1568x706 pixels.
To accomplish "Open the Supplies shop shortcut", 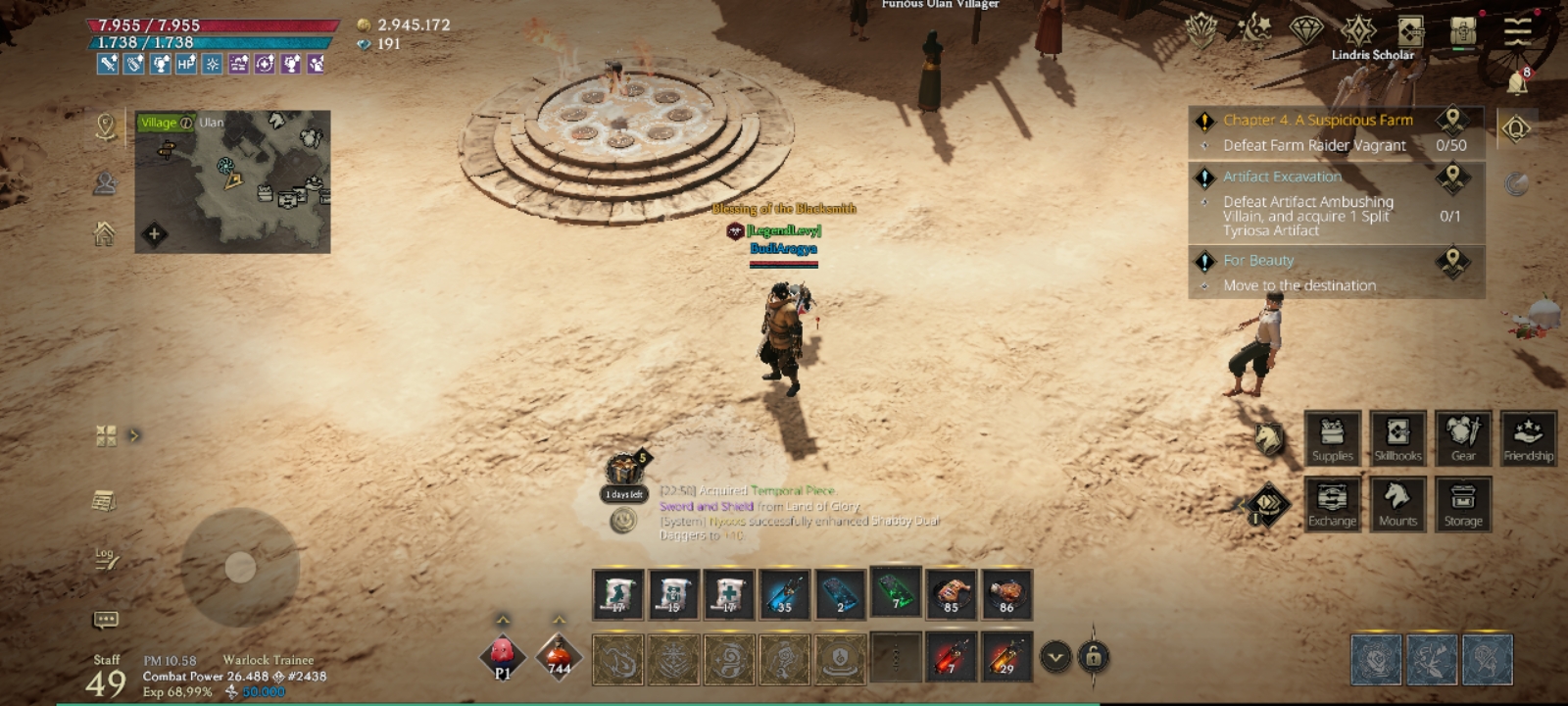I will pyautogui.click(x=1332, y=437).
